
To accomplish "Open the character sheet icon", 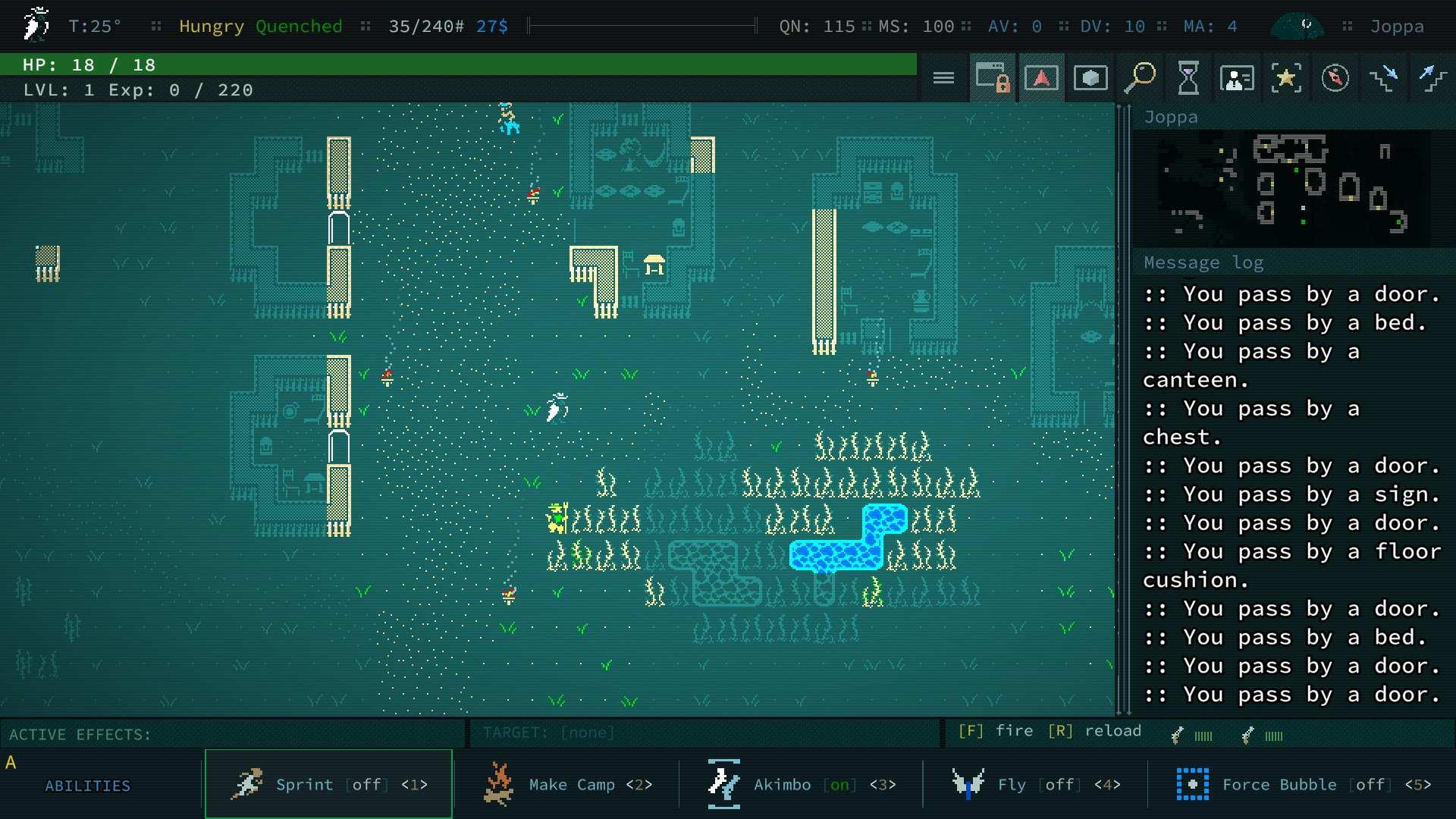I will tap(1237, 78).
